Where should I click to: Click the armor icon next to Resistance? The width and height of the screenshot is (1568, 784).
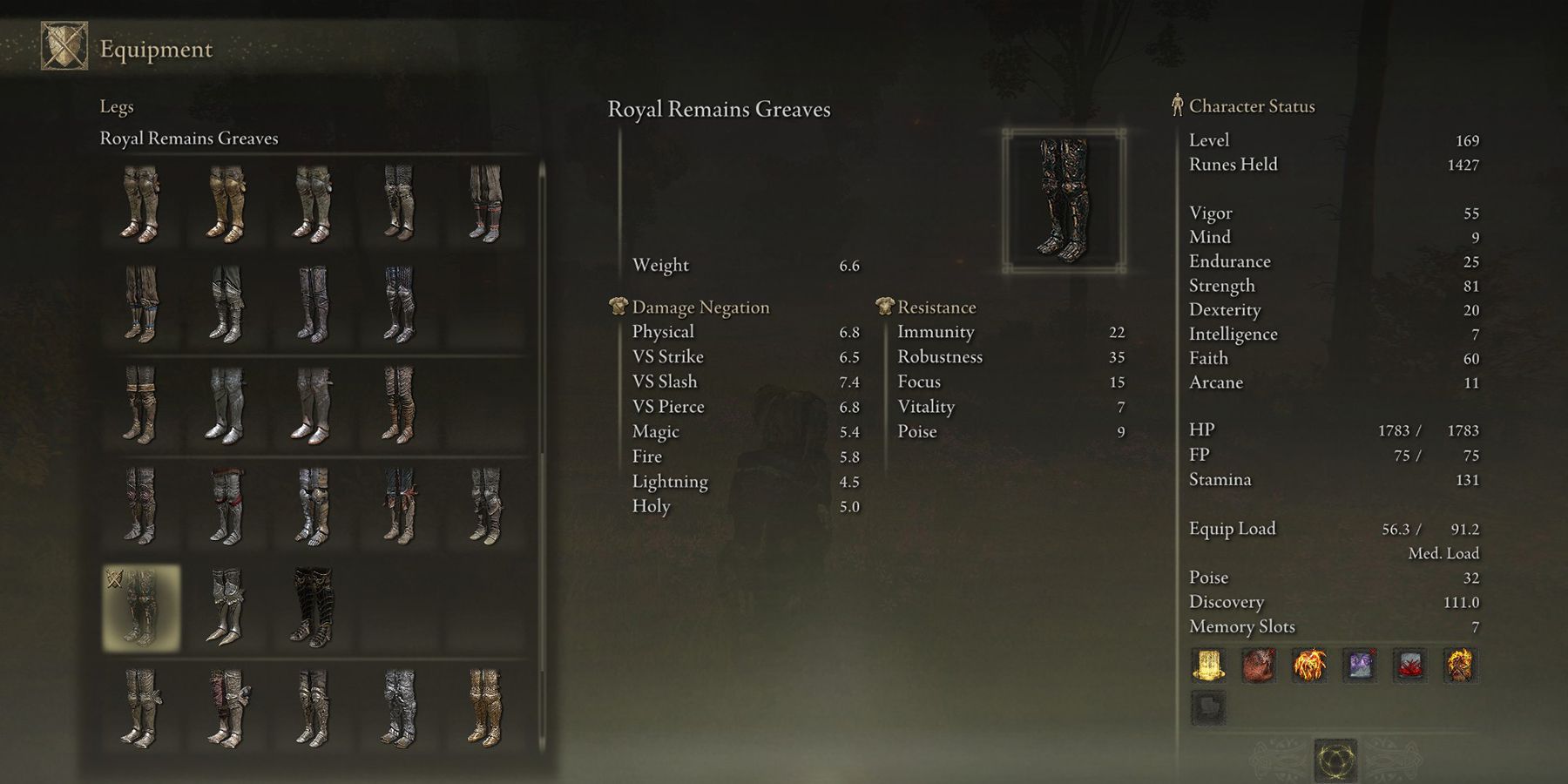click(x=886, y=307)
